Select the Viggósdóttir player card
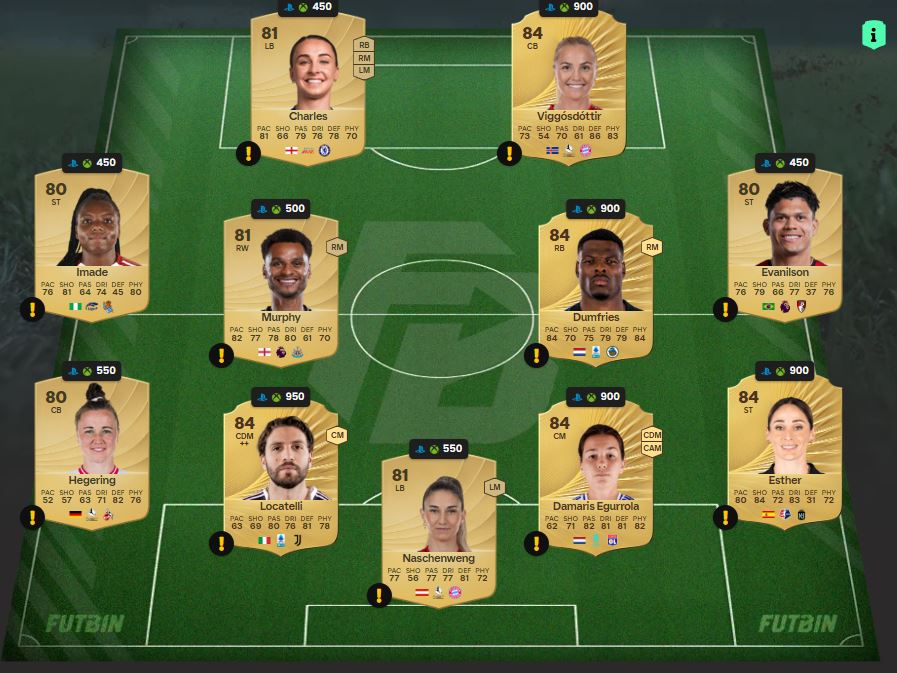Image resolution: width=897 pixels, height=673 pixels. tap(568, 85)
